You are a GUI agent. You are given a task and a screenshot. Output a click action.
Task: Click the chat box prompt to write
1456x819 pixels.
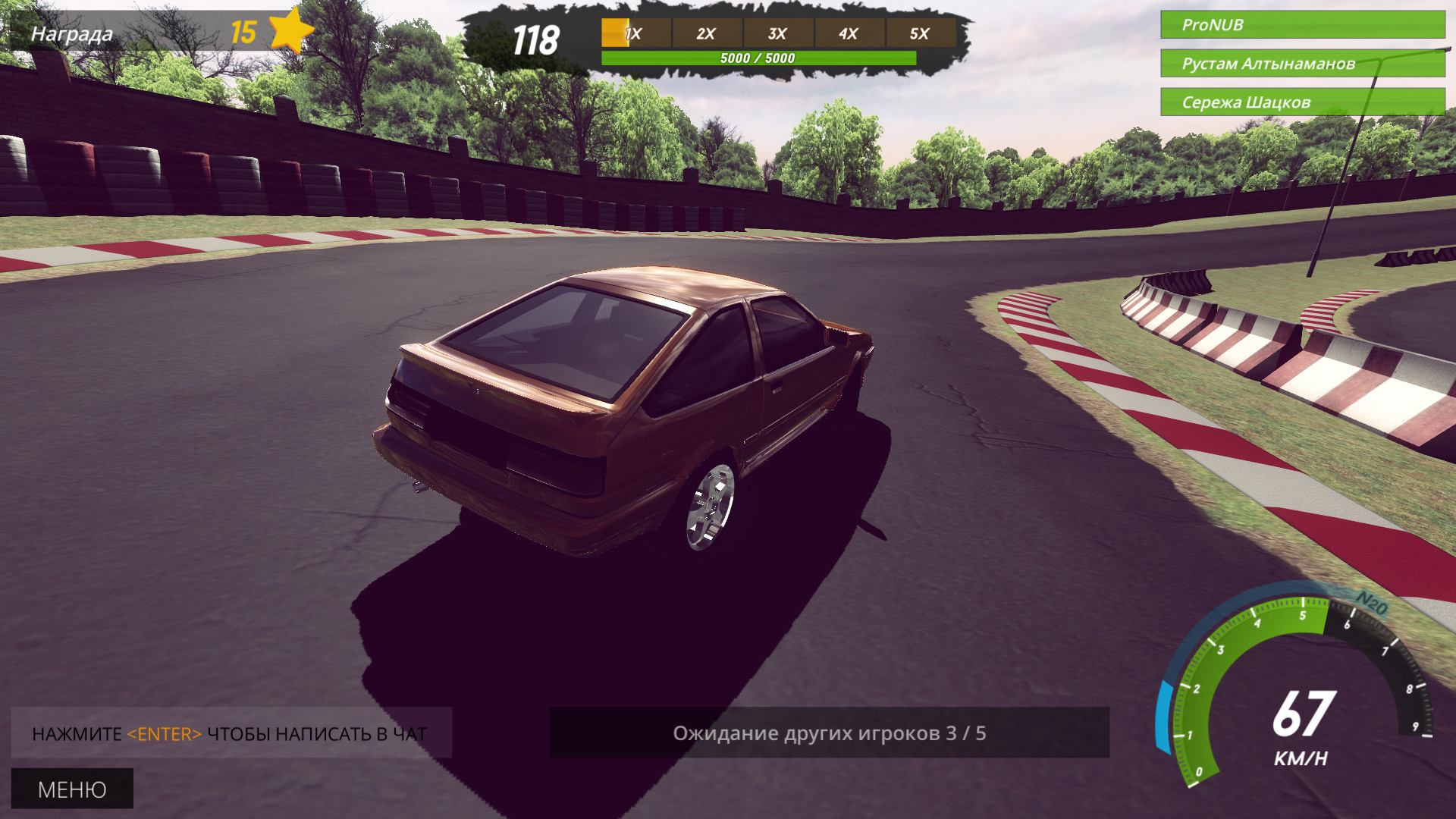click(231, 733)
